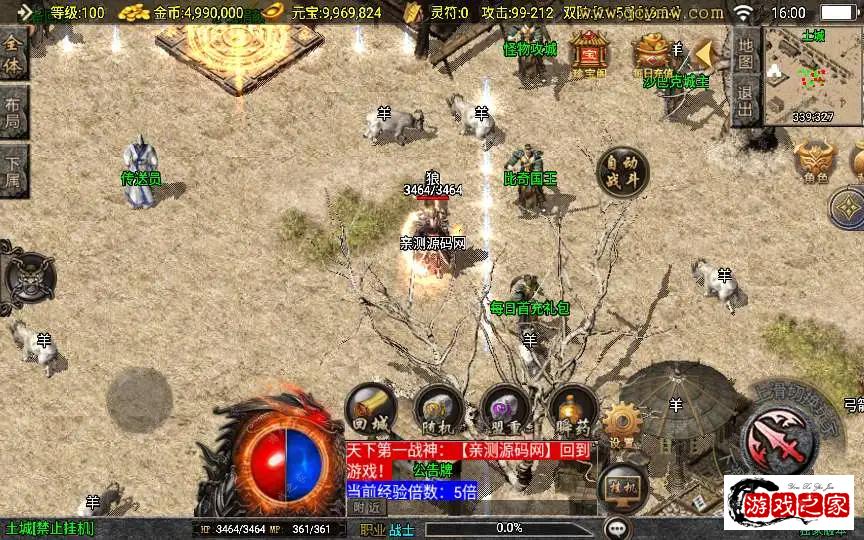Open the 土城 minimap
This screenshot has height=540, width=864.
tap(812, 75)
